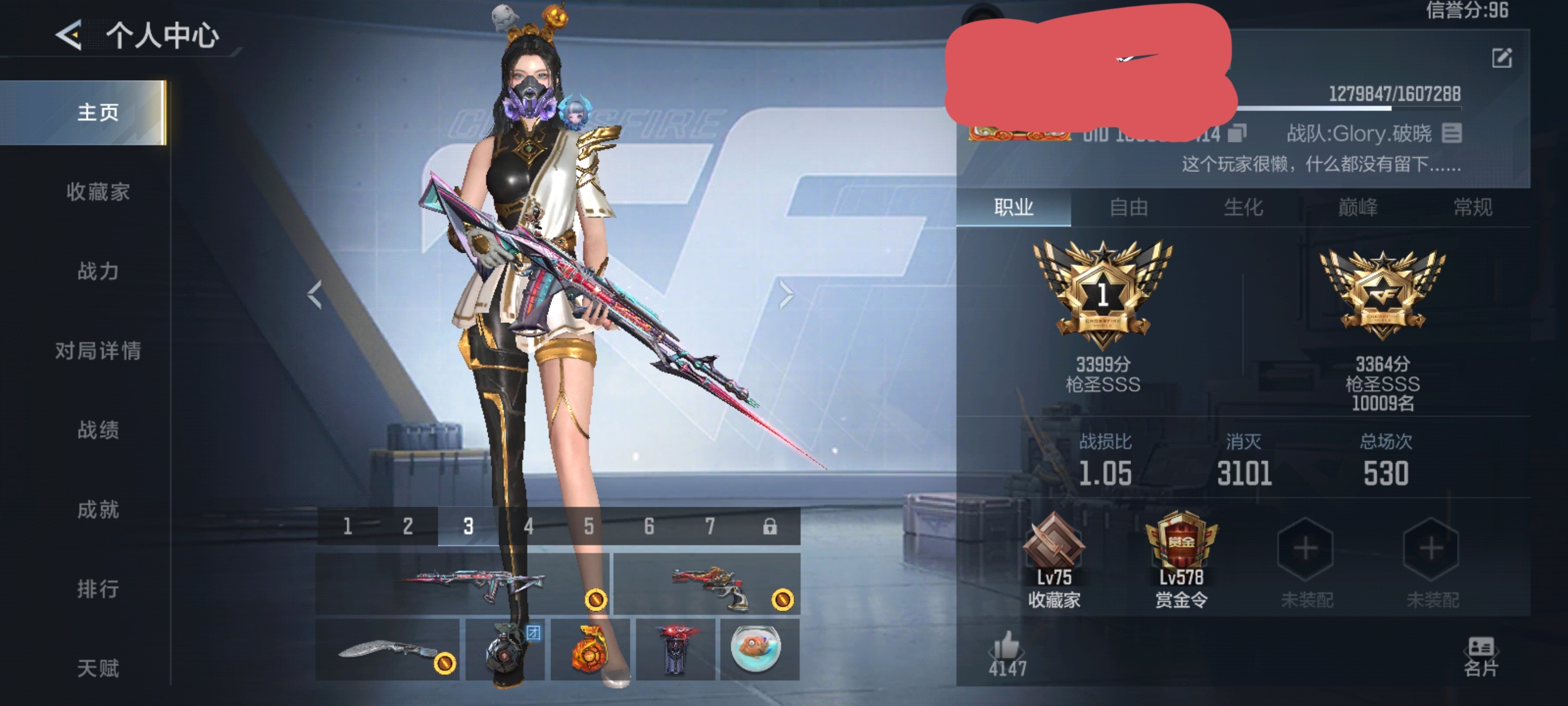1568x706 pixels.
Task: Open 对局详情 match details
Action: pos(98,351)
